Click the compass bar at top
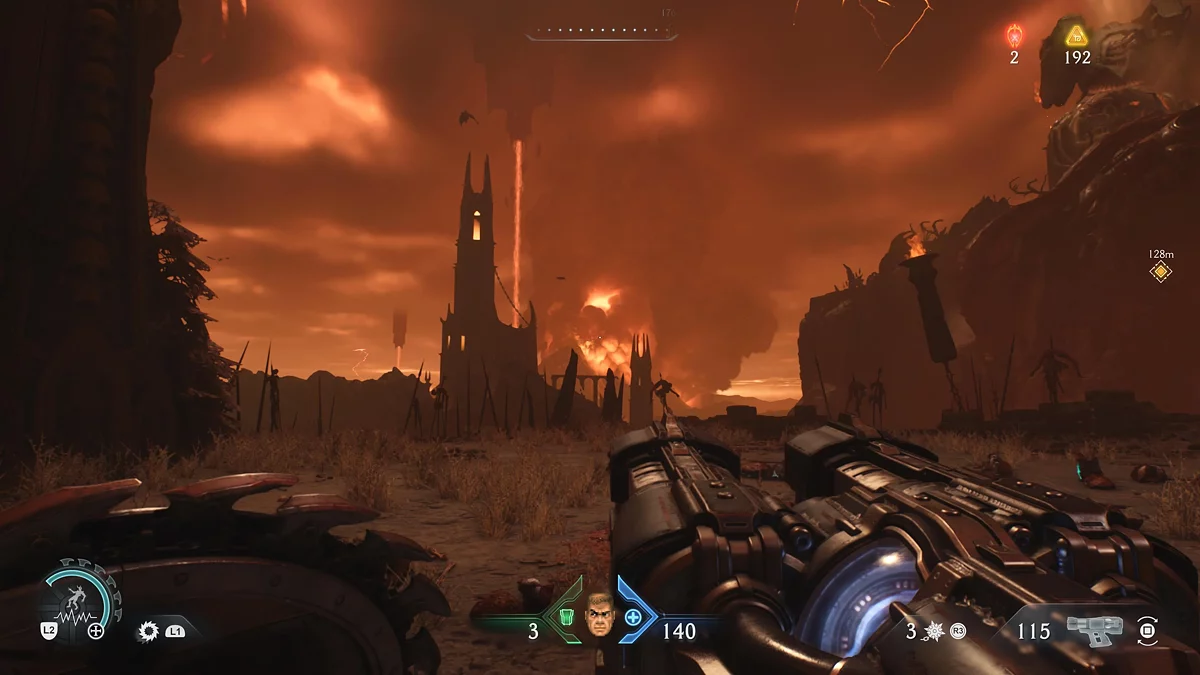 (x=601, y=35)
